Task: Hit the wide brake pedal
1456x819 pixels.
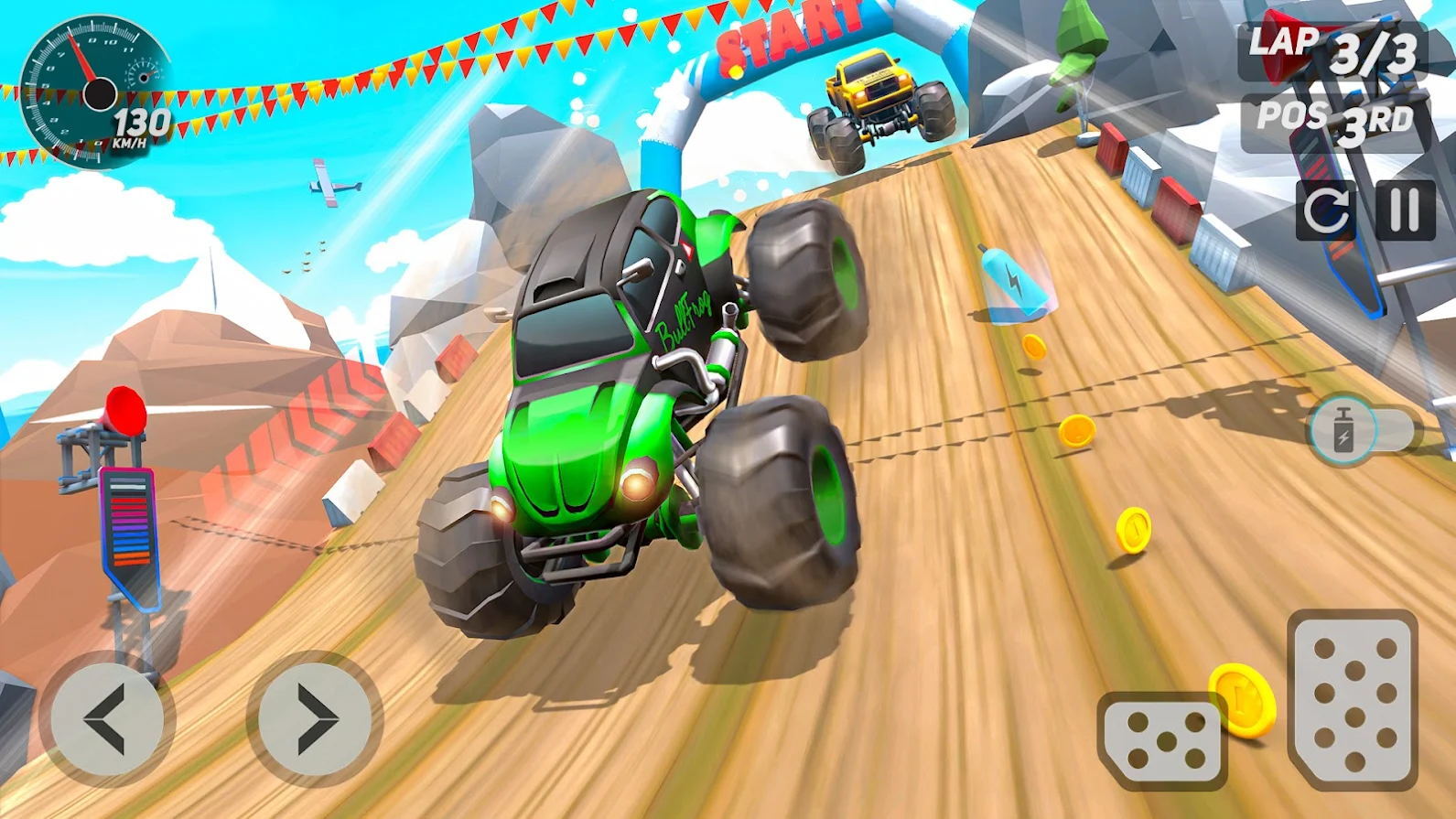Action: pos(1162,739)
